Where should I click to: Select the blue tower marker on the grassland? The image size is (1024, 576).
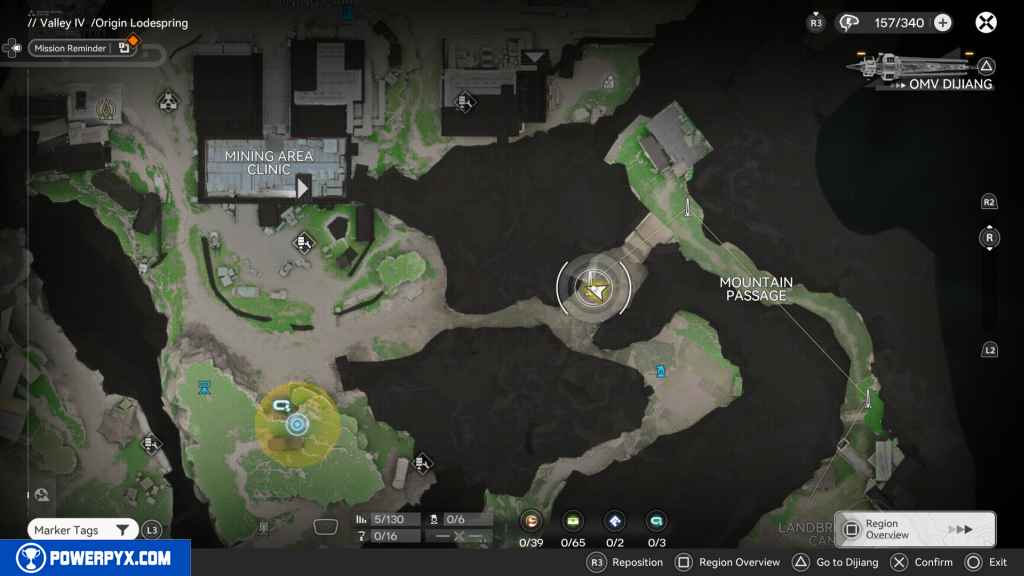coord(205,386)
